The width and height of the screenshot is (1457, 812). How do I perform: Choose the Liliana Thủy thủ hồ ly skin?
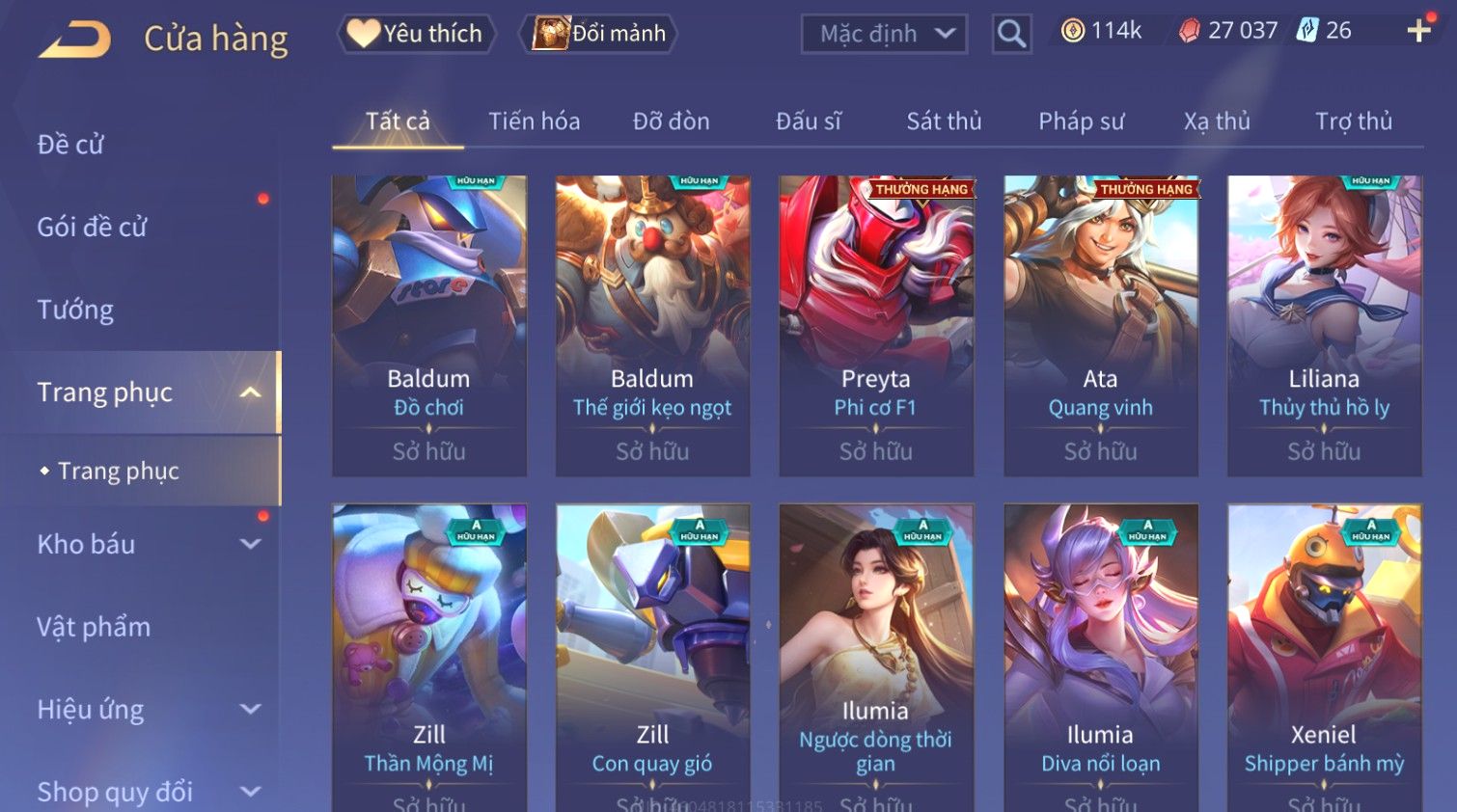(x=1324, y=325)
